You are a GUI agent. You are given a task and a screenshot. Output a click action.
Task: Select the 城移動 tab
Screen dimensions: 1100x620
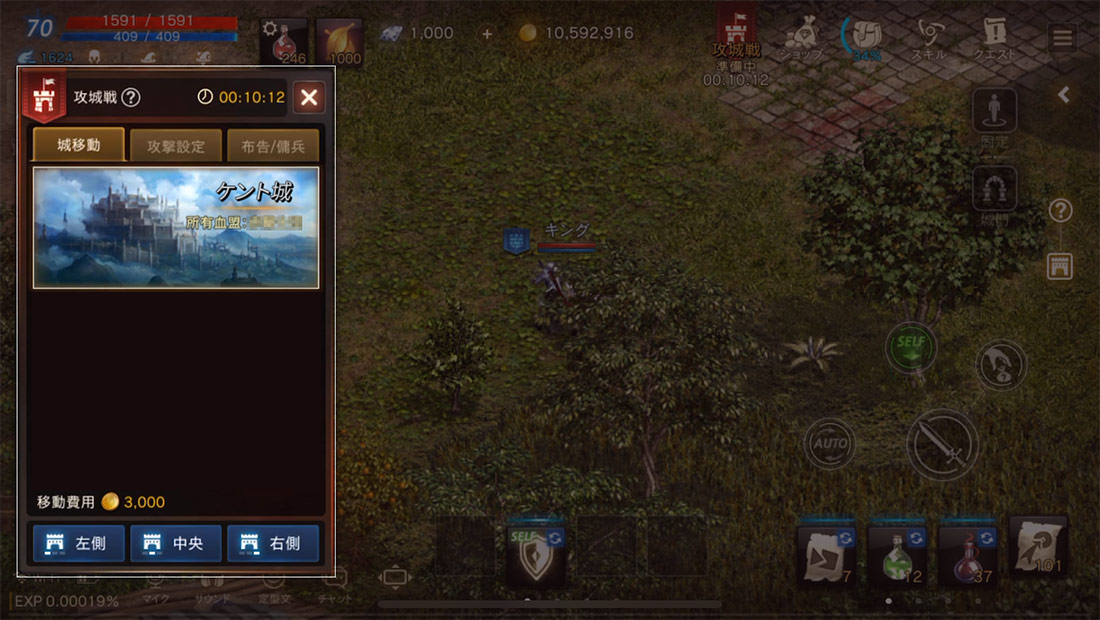click(x=79, y=146)
